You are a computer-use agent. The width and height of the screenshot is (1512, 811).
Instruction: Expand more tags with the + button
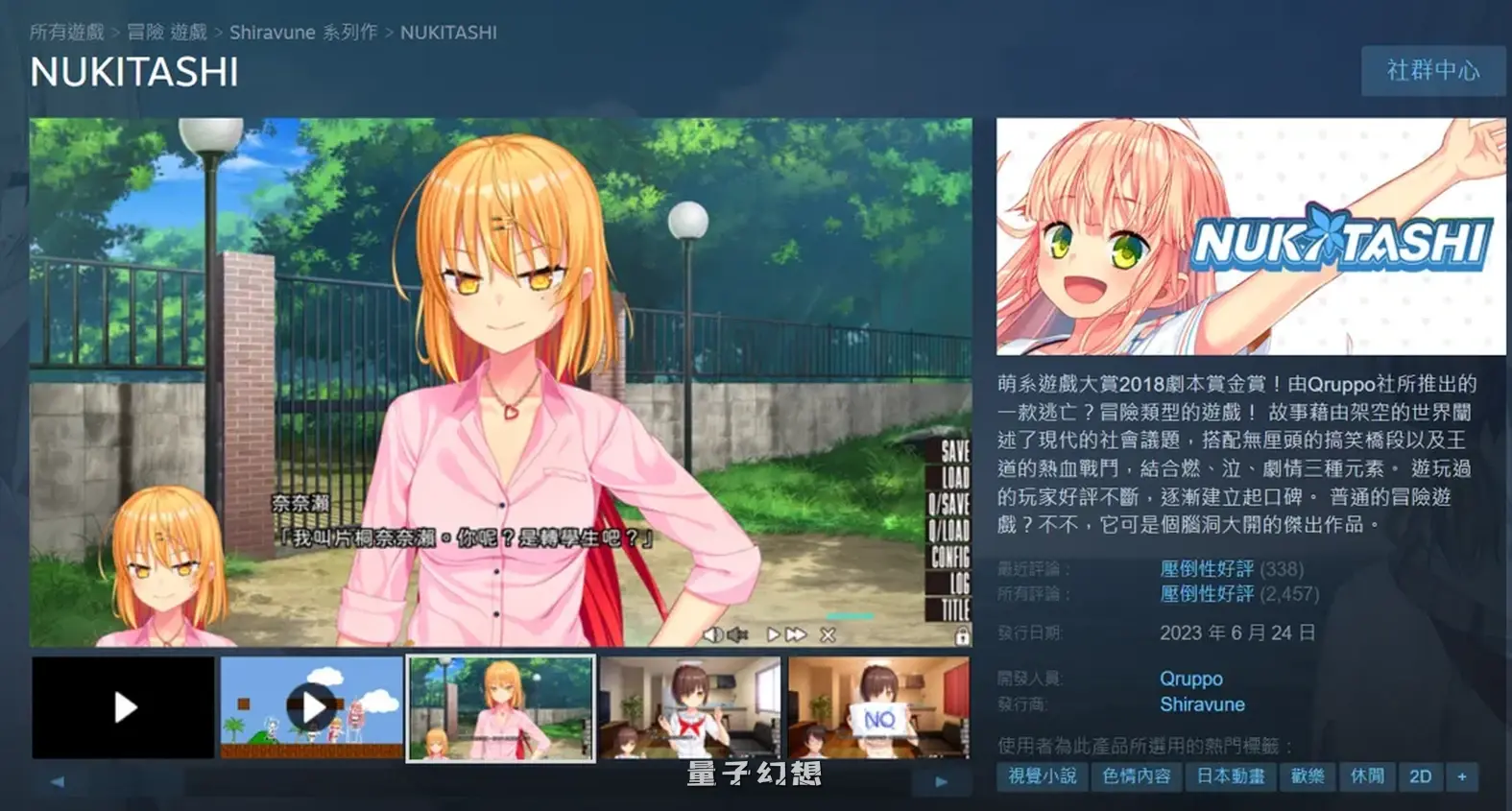(x=1462, y=777)
